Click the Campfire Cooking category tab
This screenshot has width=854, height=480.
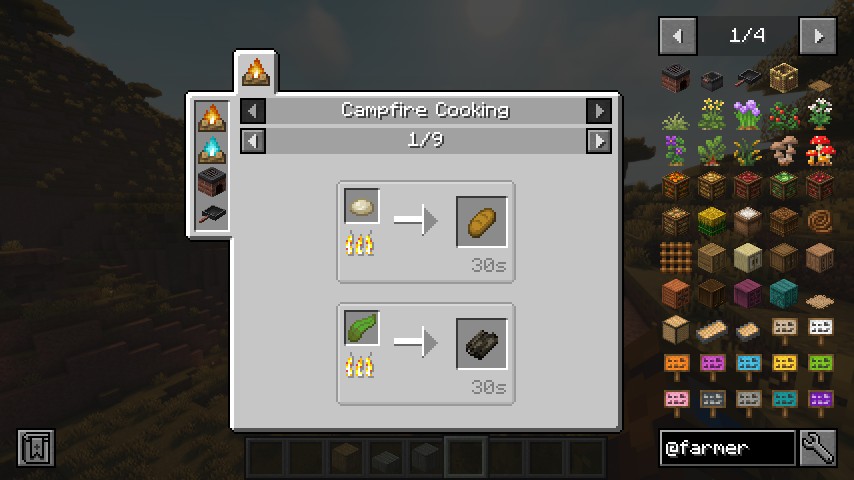(256, 72)
